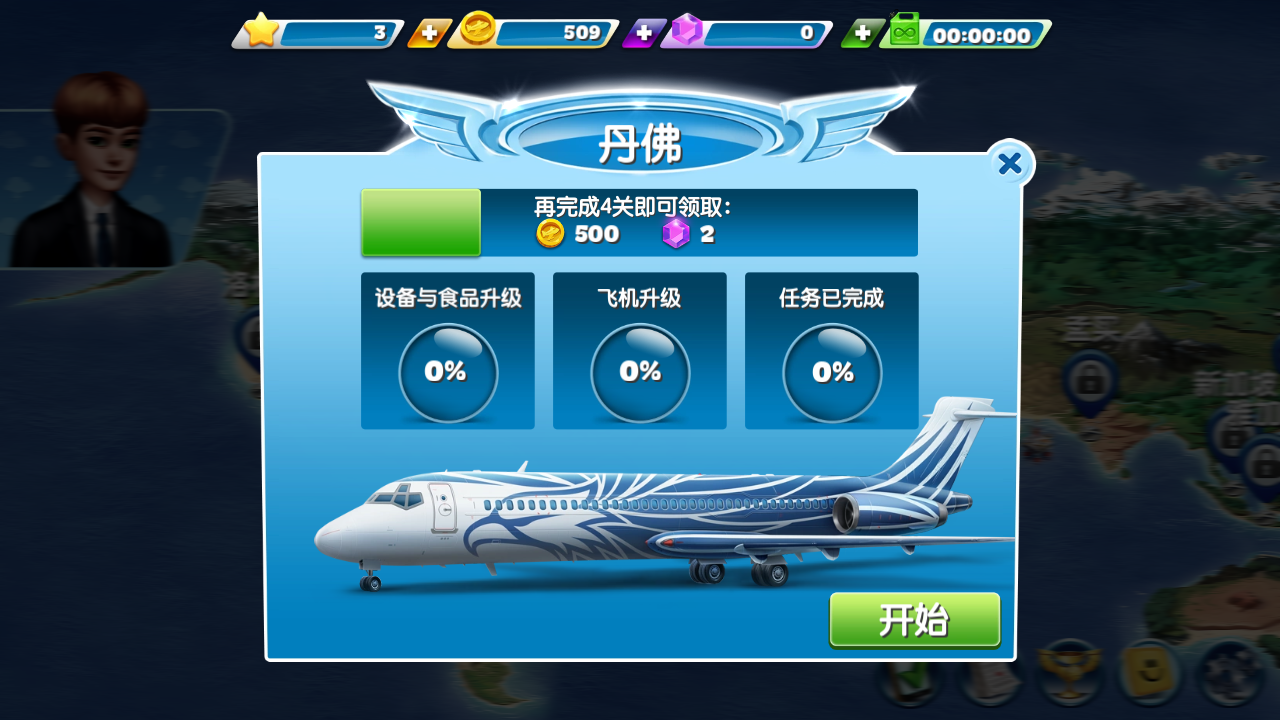Viewport: 1280px width, 720px height.
Task: Click the 任务已完成 0% progress orb
Action: click(x=831, y=372)
